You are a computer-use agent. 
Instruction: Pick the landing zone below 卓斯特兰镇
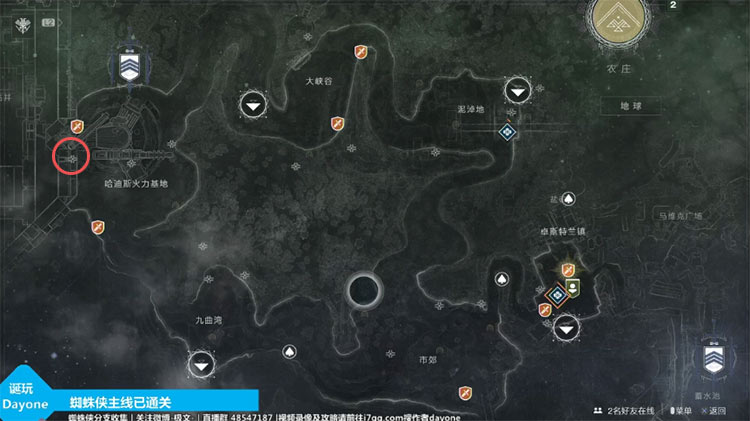(567, 326)
